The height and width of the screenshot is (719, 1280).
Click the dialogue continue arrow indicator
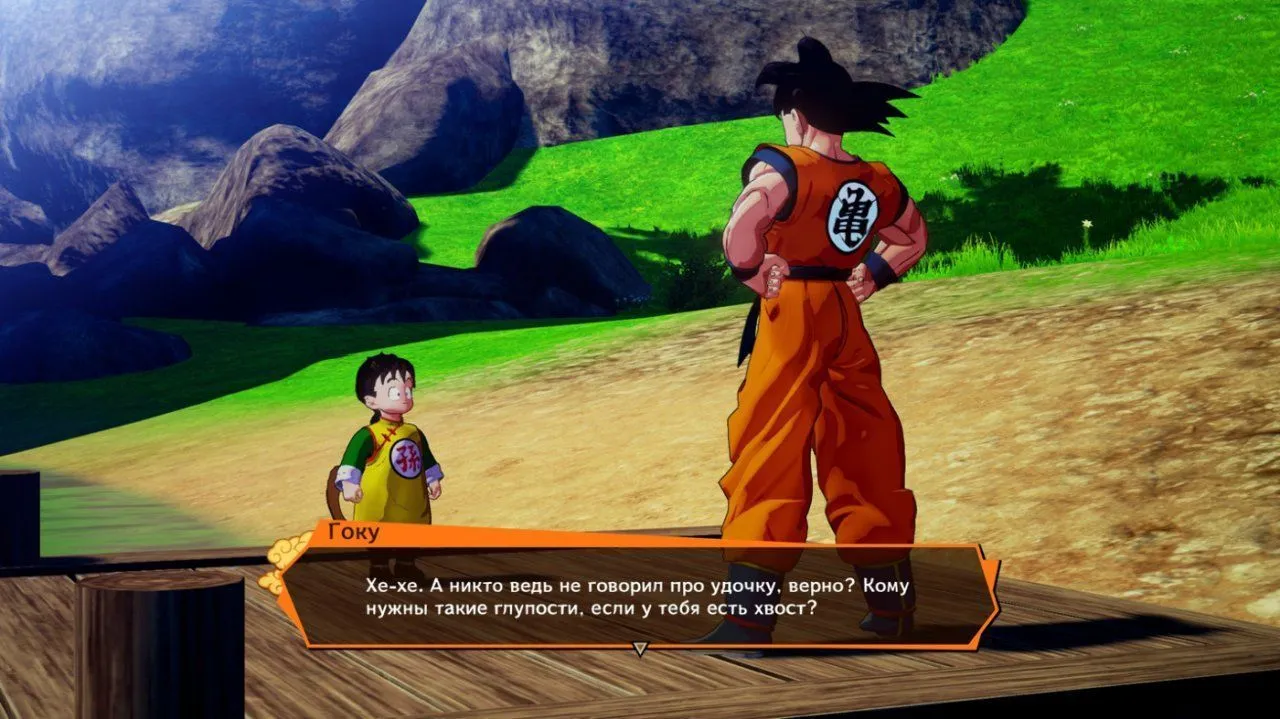[x=640, y=649]
